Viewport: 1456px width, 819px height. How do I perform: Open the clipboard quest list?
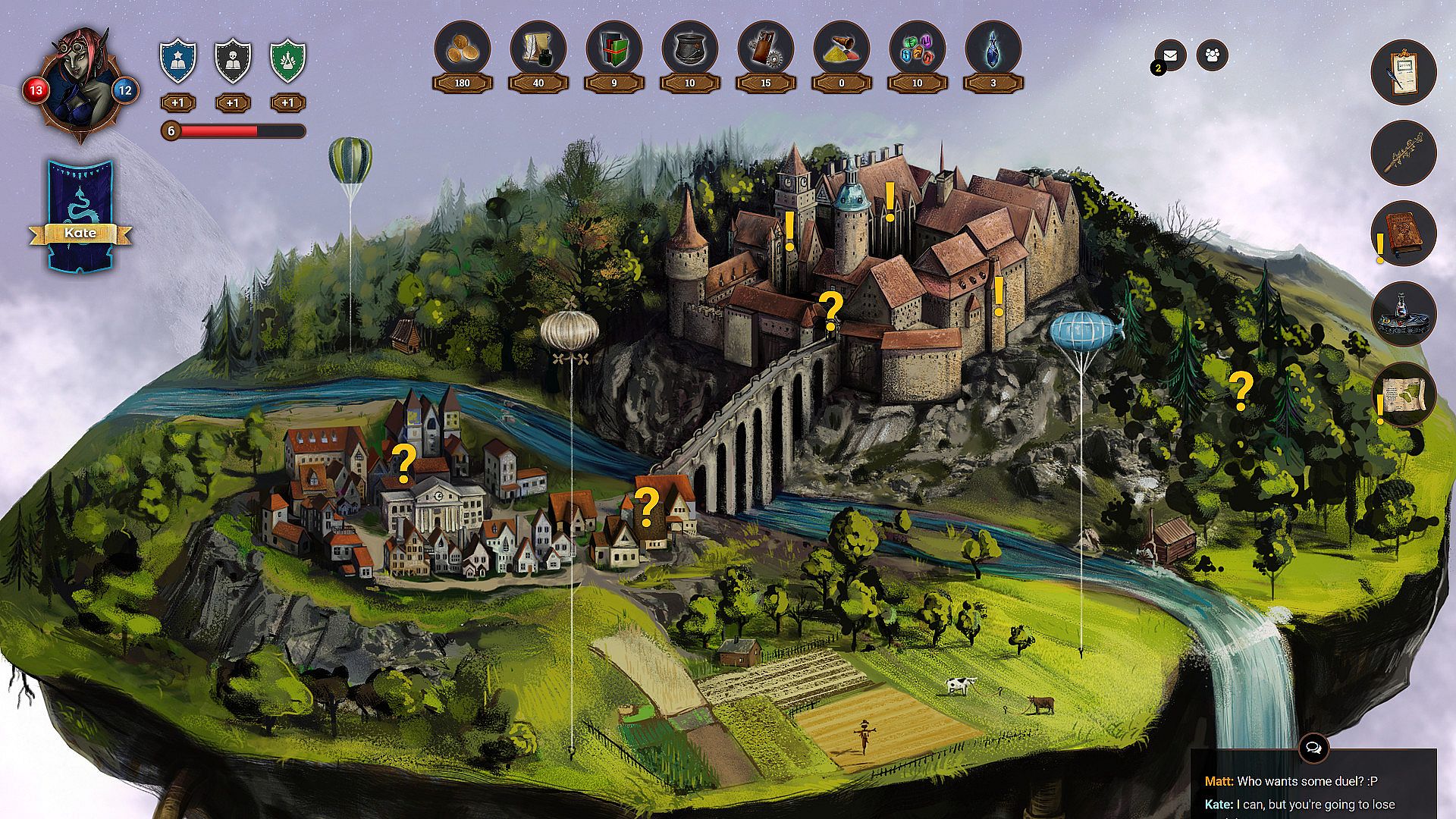click(x=1403, y=72)
